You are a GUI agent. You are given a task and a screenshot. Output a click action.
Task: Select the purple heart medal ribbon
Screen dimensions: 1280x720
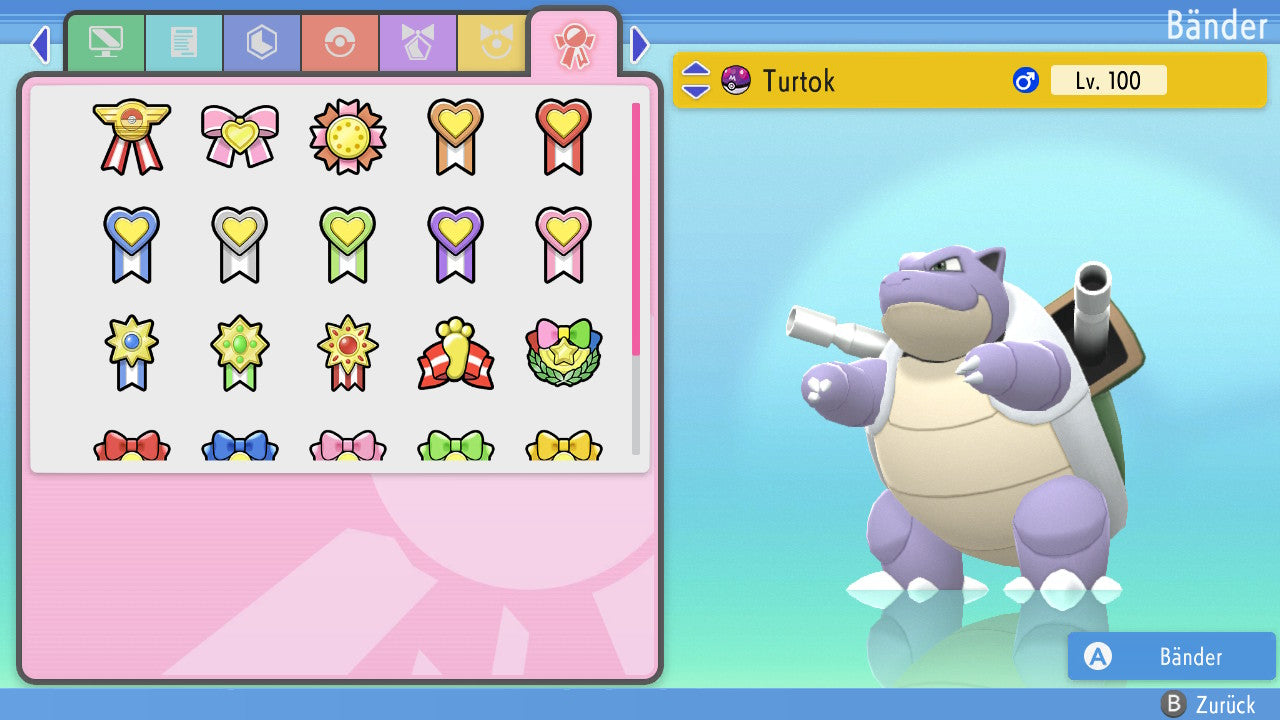(456, 244)
